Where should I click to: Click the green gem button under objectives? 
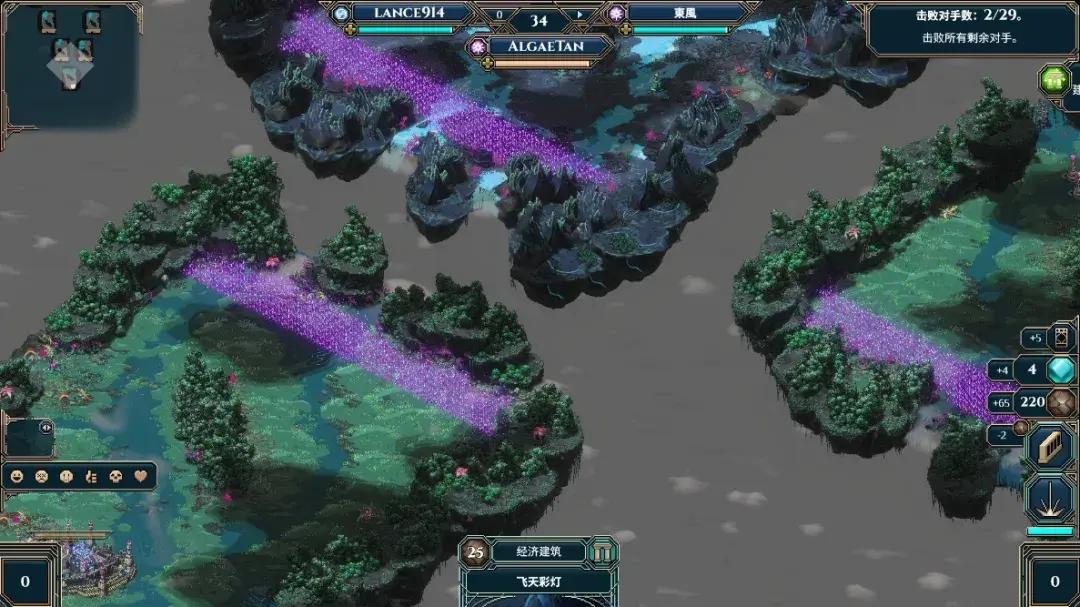[x=1053, y=80]
